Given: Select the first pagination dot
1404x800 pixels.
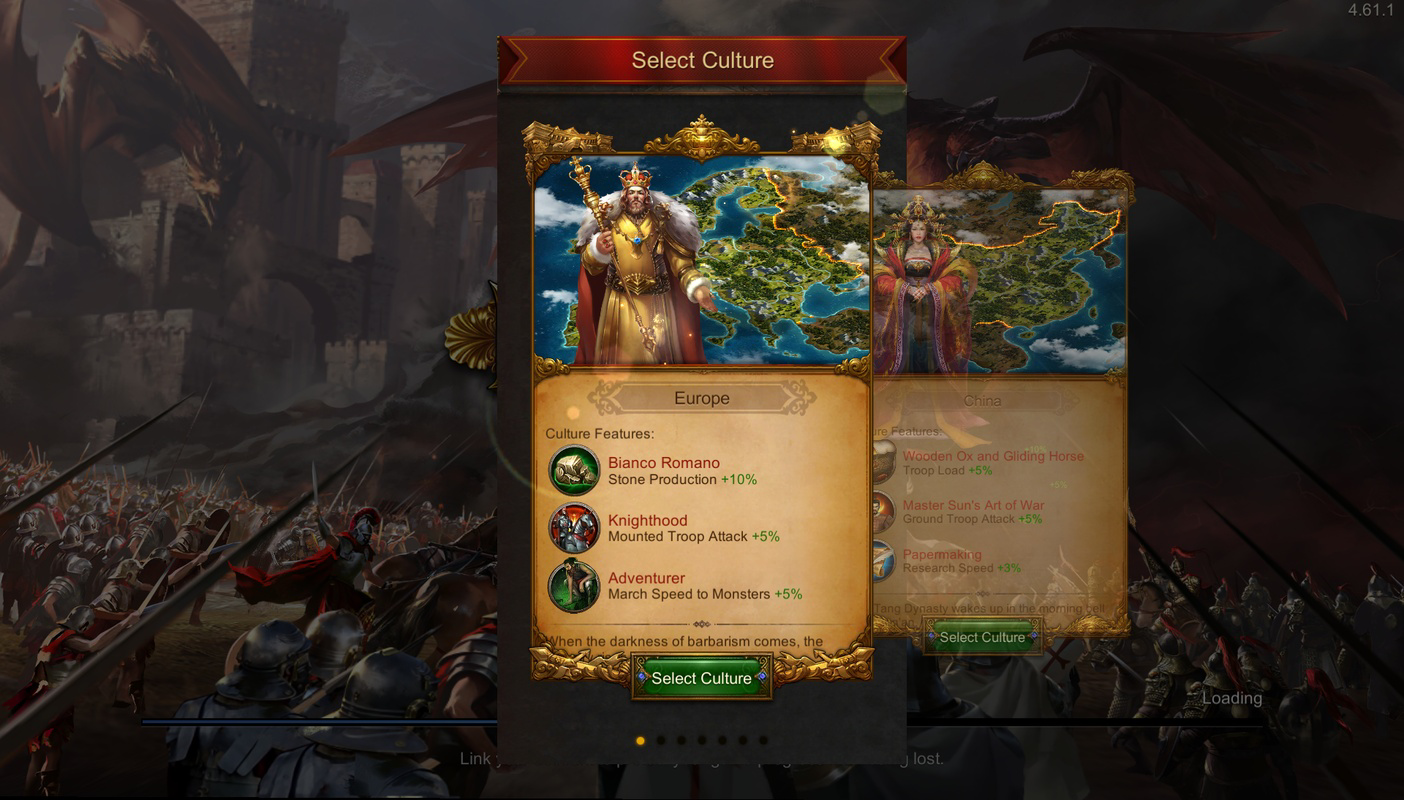Looking at the screenshot, I should 641,741.
